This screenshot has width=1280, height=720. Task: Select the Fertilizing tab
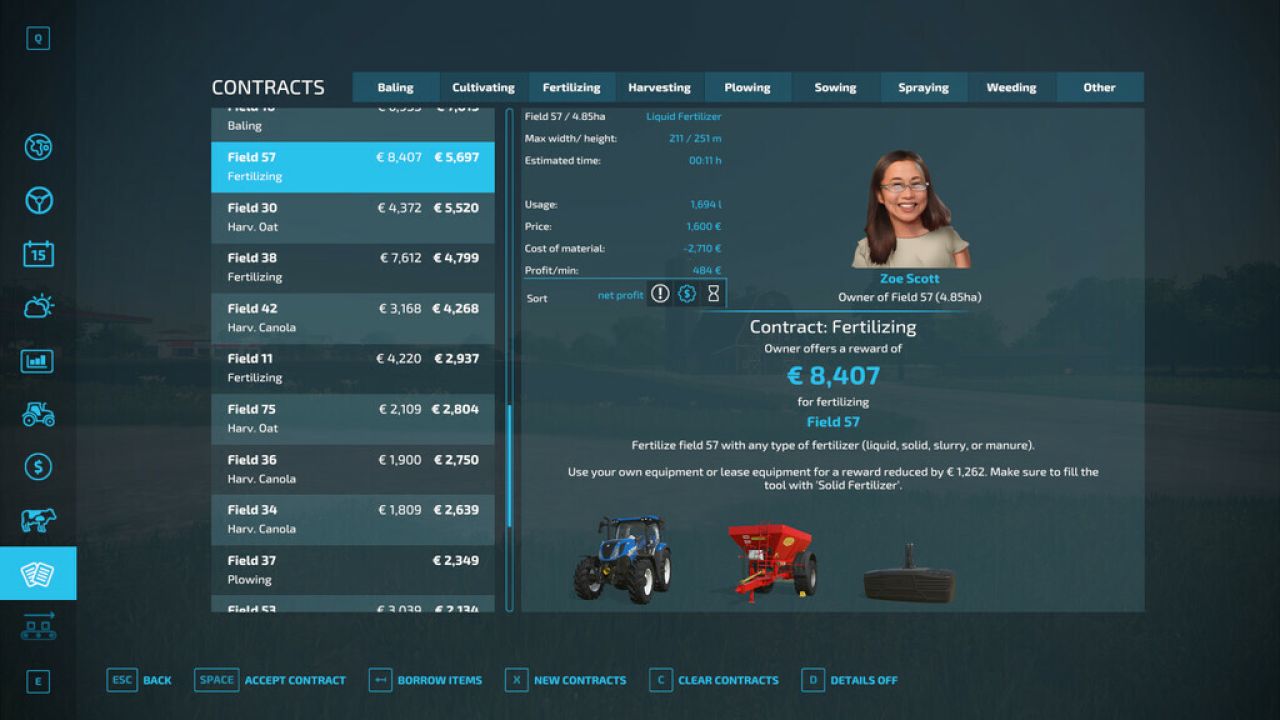[571, 87]
